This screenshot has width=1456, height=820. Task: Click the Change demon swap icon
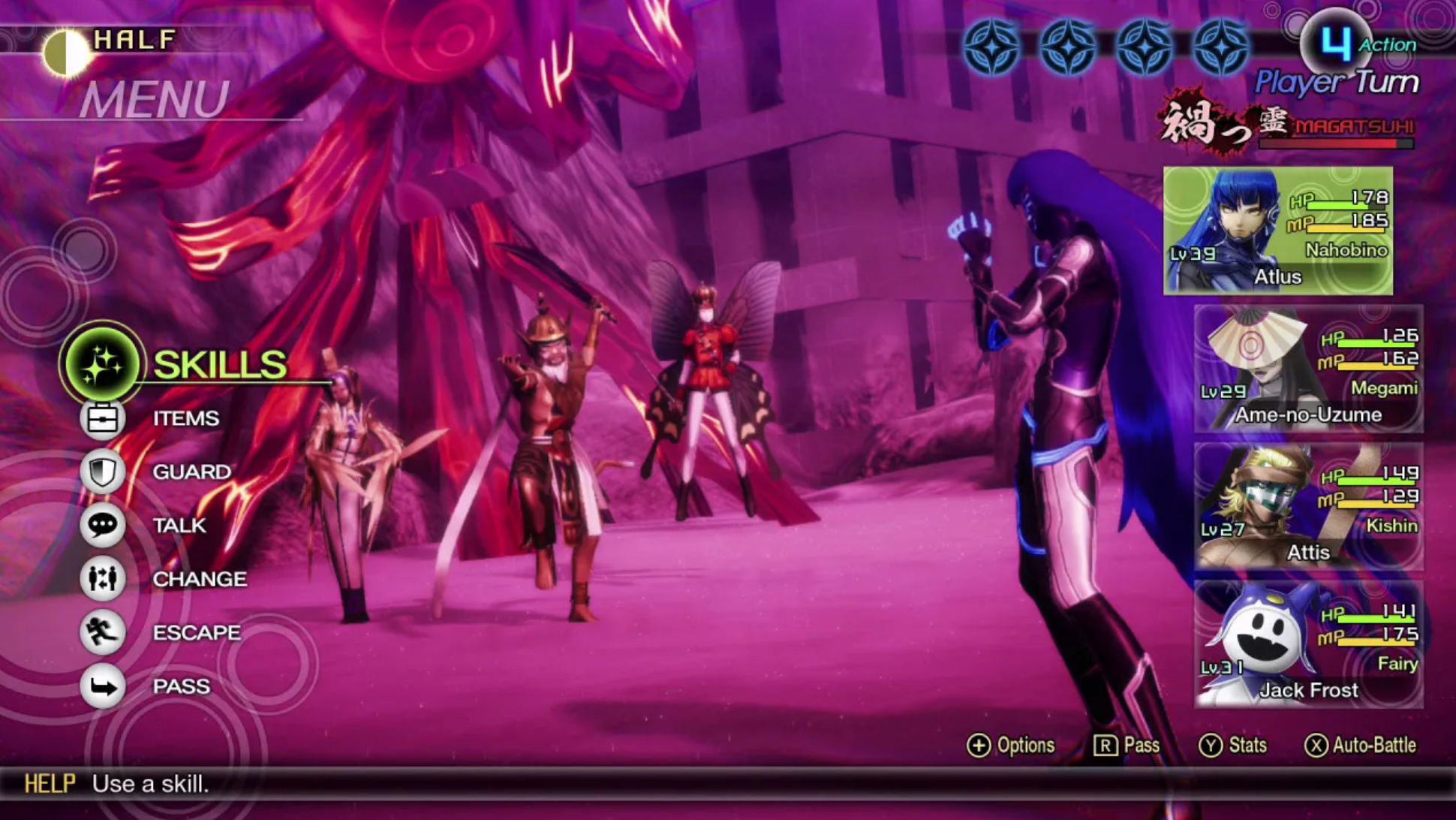pyautogui.click(x=102, y=578)
